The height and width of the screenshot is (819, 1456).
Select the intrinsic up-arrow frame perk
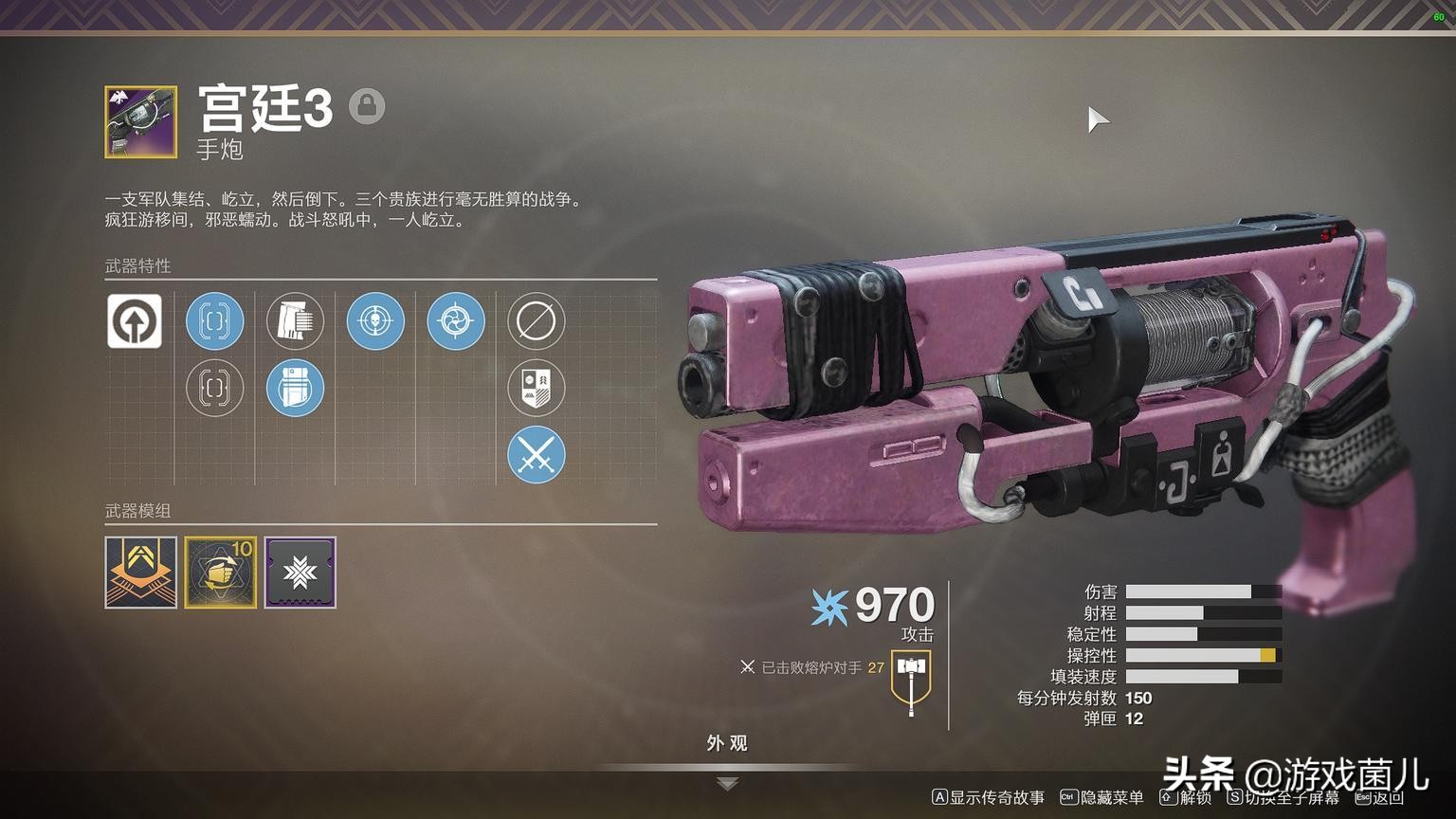point(134,320)
